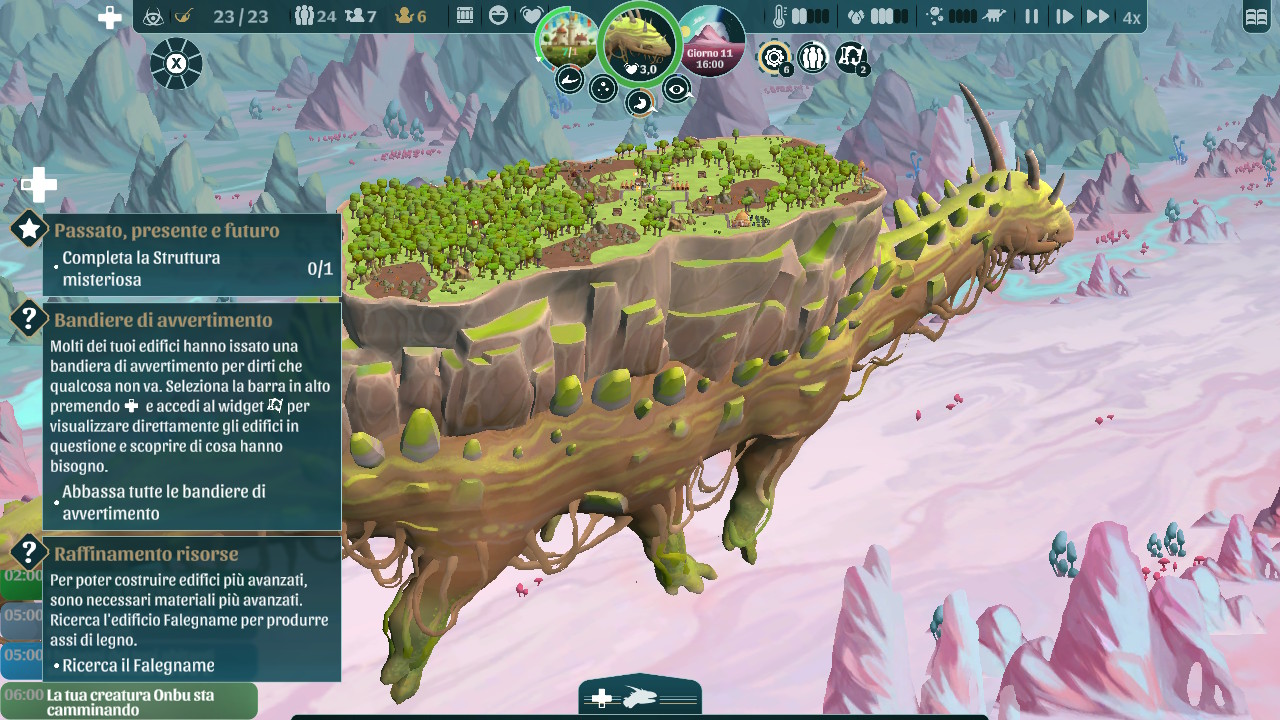Click the Onbu stomach hunger icon
This screenshot has height=720, width=1280.
639,102
